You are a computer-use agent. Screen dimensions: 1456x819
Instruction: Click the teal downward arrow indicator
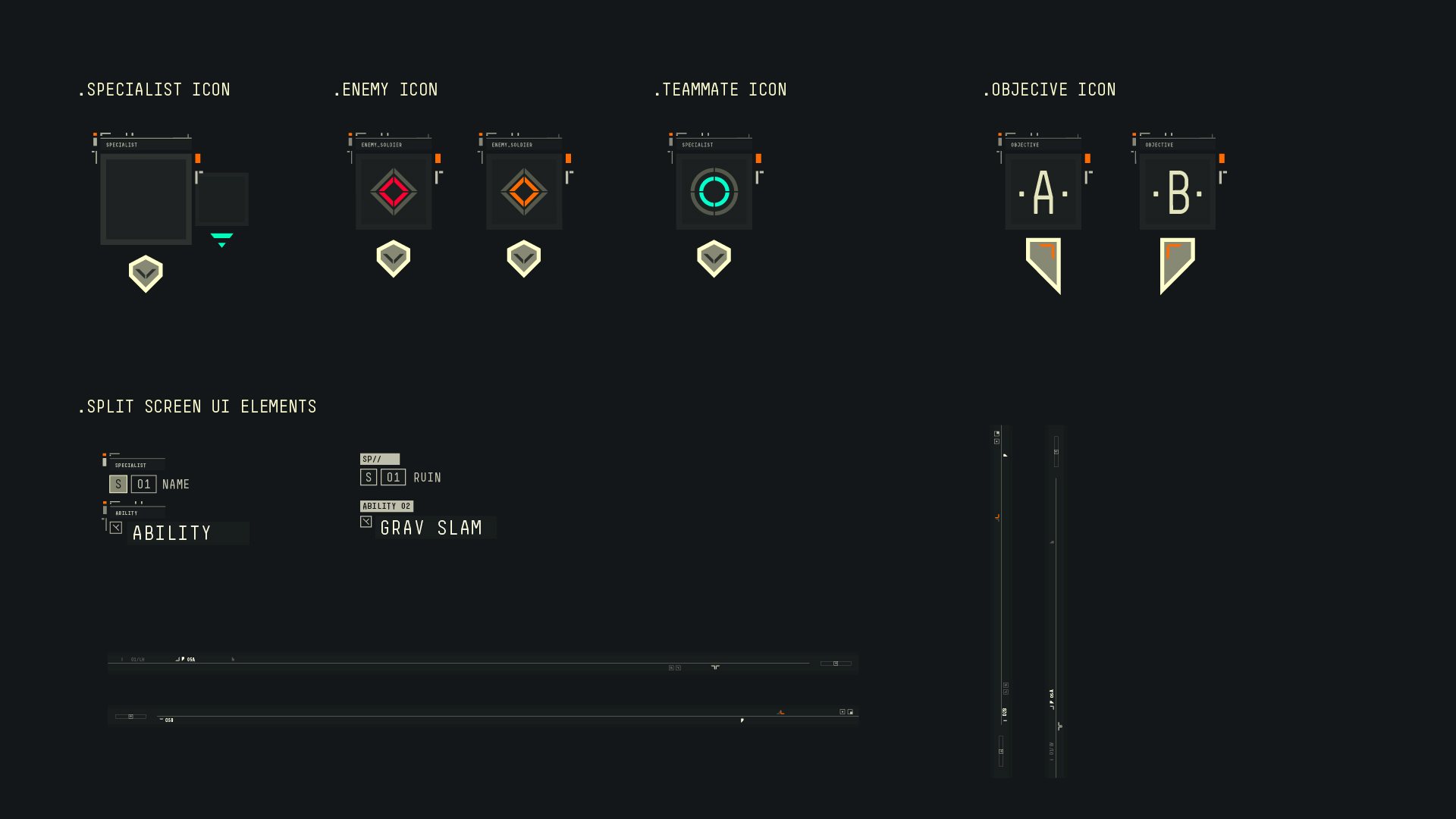[221, 240]
